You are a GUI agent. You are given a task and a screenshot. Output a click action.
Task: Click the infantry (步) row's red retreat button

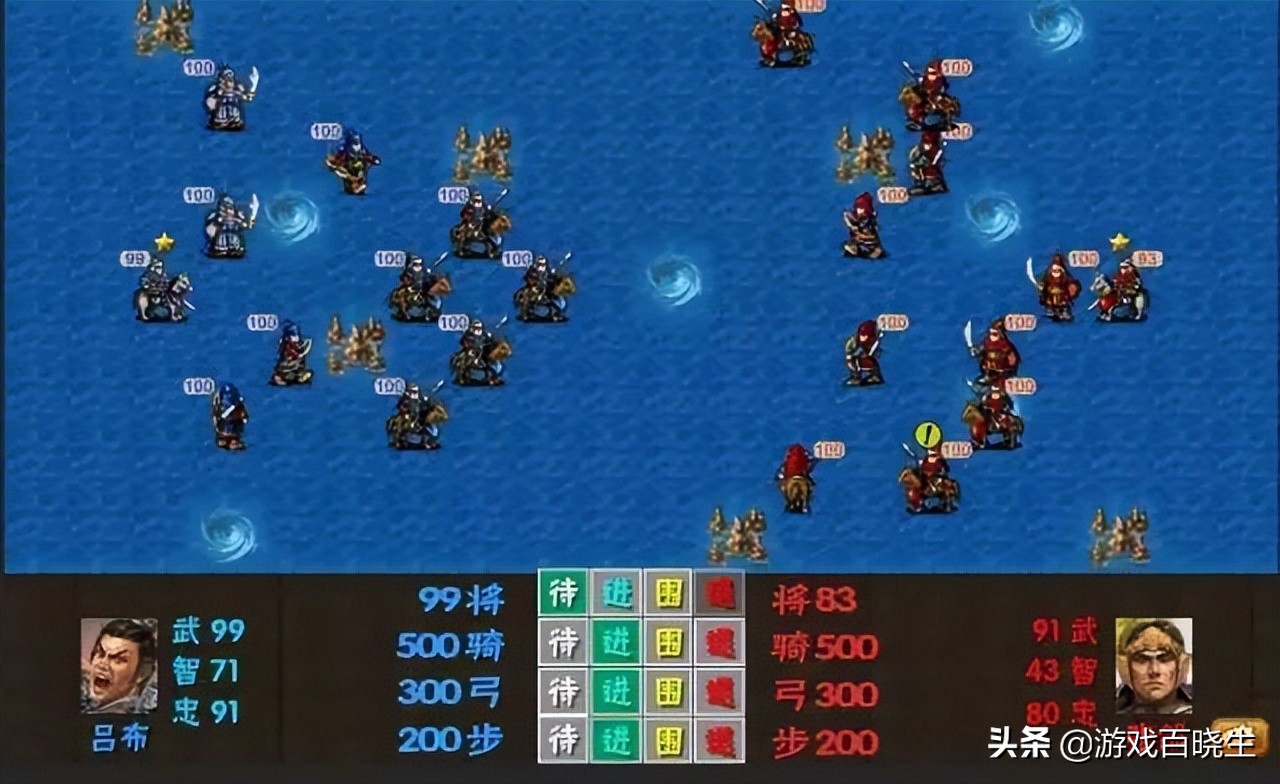pos(720,740)
